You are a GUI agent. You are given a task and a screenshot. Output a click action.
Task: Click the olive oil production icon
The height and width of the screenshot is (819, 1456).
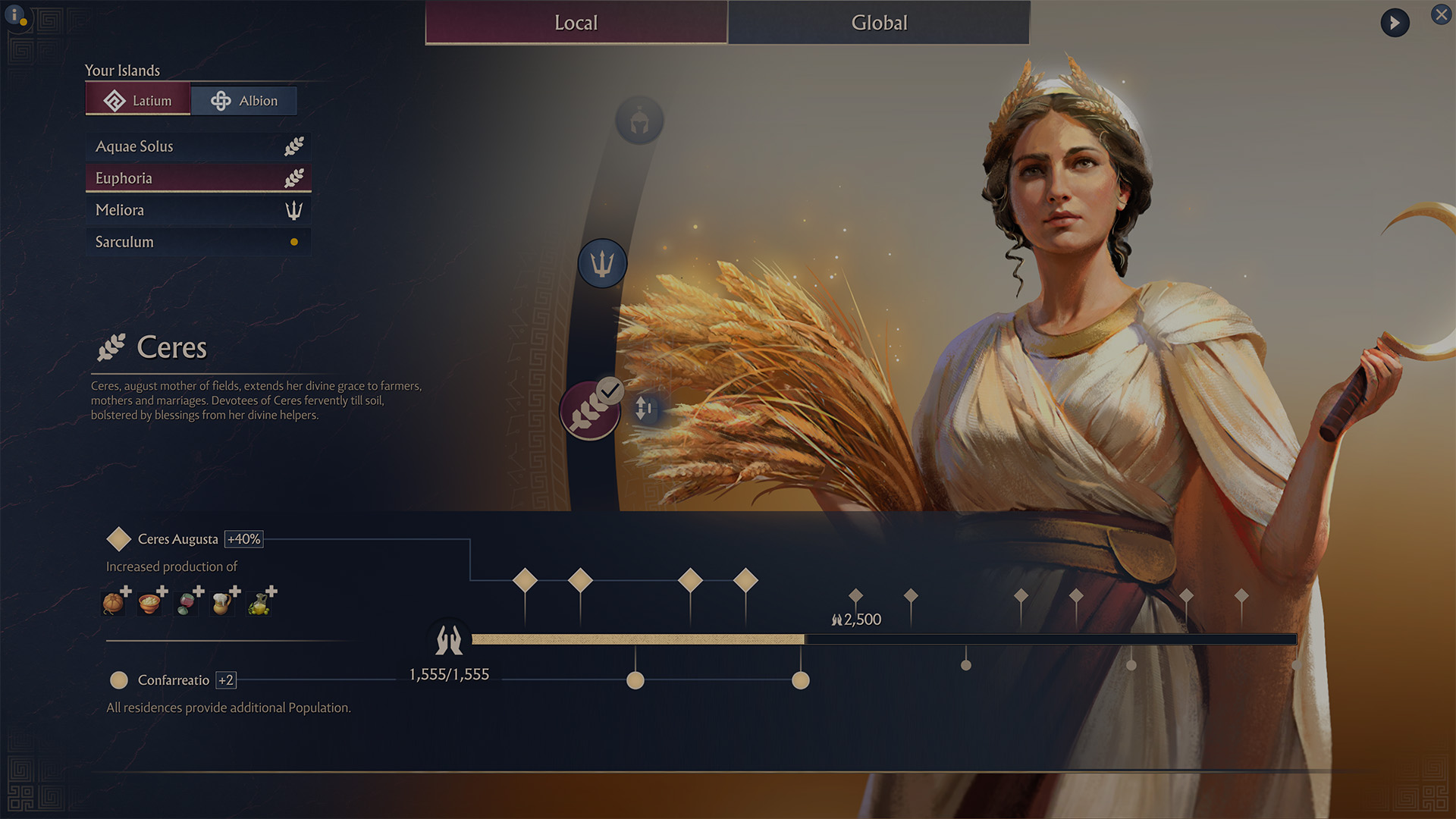click(x=259, y=603)
